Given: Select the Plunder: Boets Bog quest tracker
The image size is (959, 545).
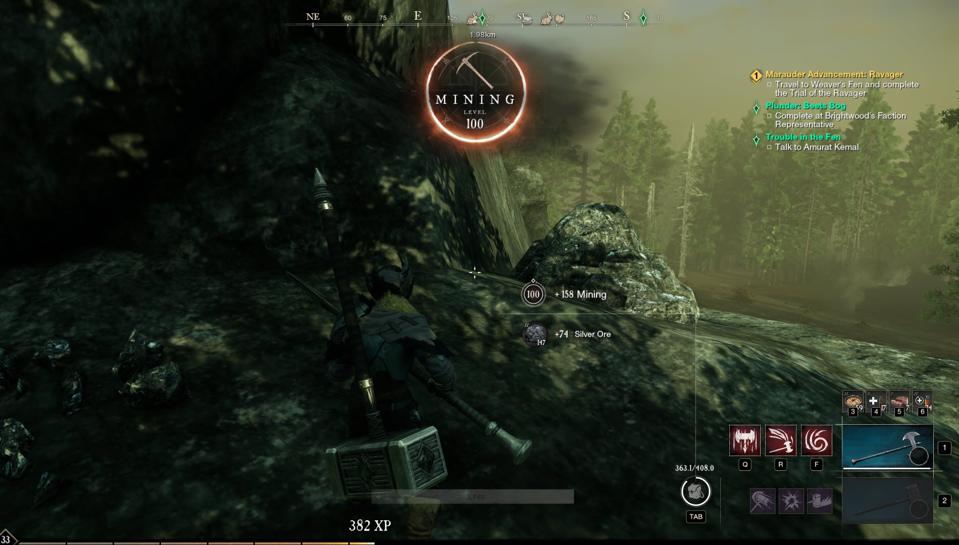Looking at the screenshot, I should pos(805,106).
